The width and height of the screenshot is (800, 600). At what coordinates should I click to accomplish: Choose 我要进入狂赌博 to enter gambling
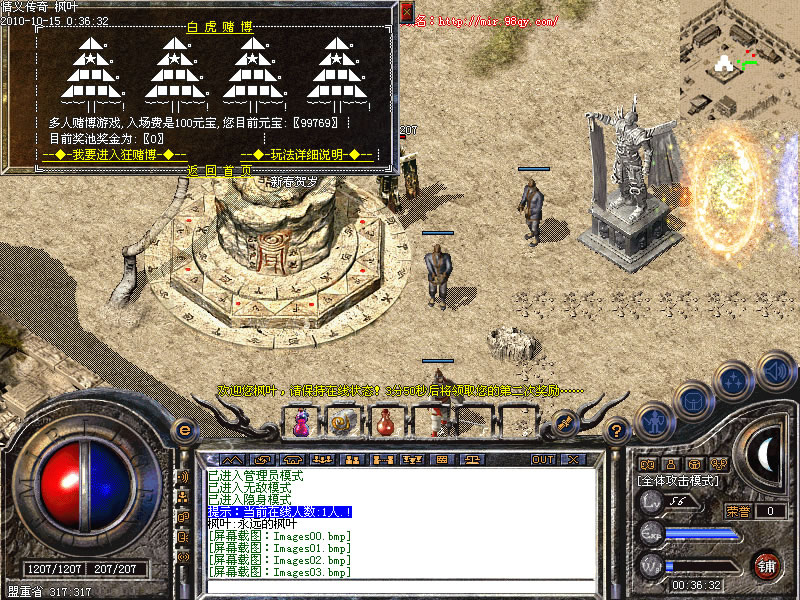tap(115, 155)
